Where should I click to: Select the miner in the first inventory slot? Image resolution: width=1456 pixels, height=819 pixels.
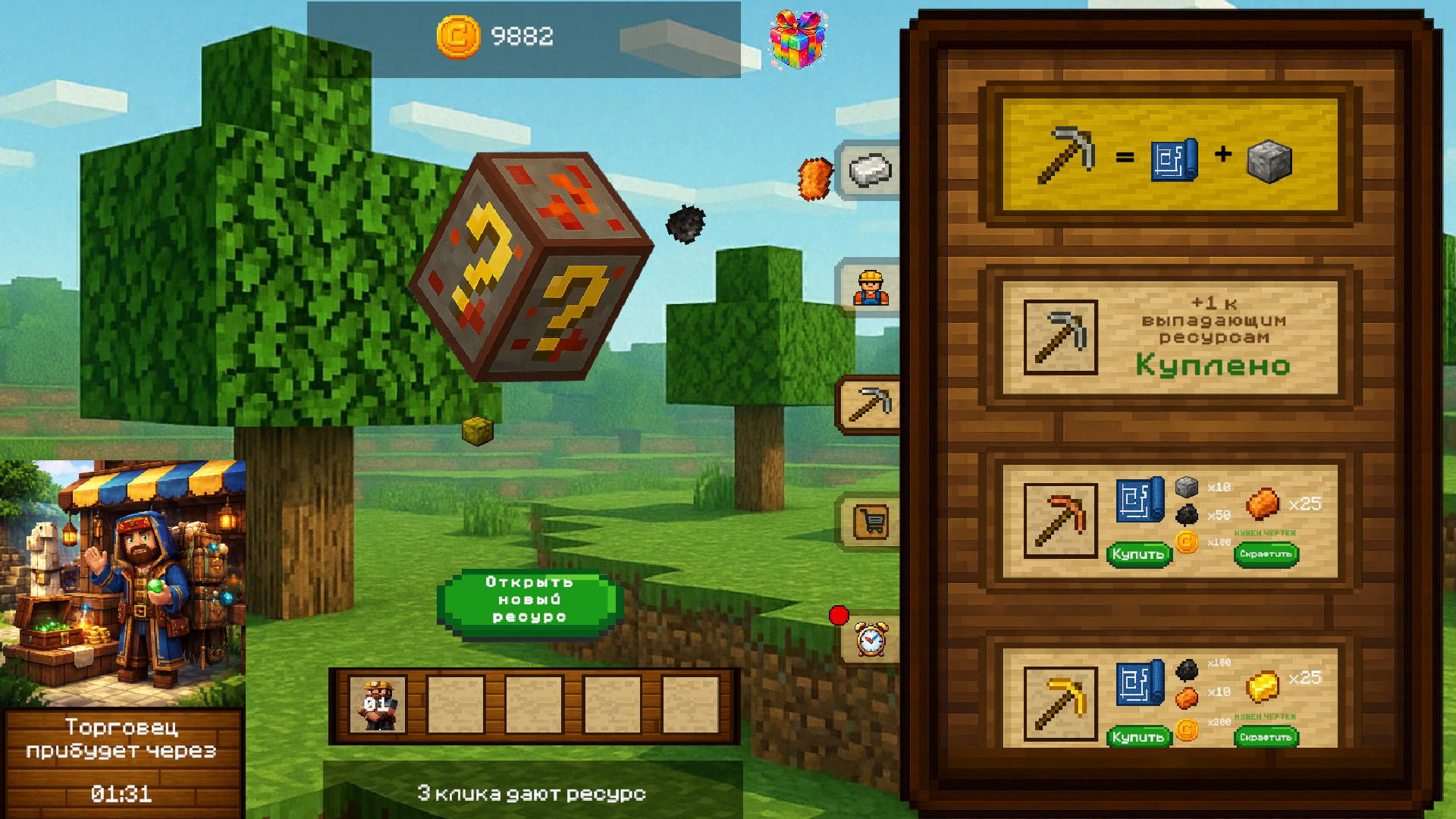tap(377, 705)
